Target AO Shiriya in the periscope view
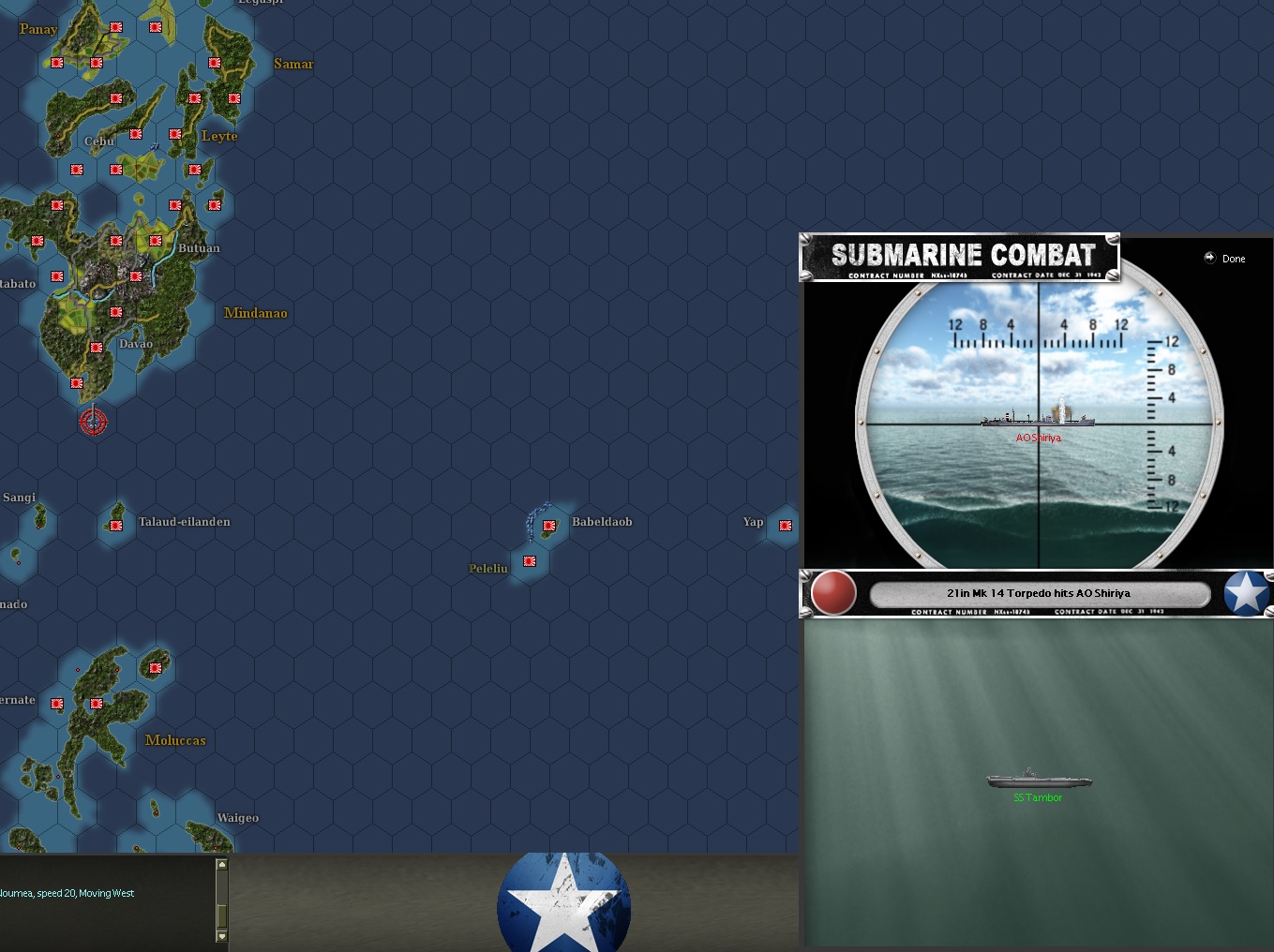This screenshot has width=1274, height=952. [1037, 422]
